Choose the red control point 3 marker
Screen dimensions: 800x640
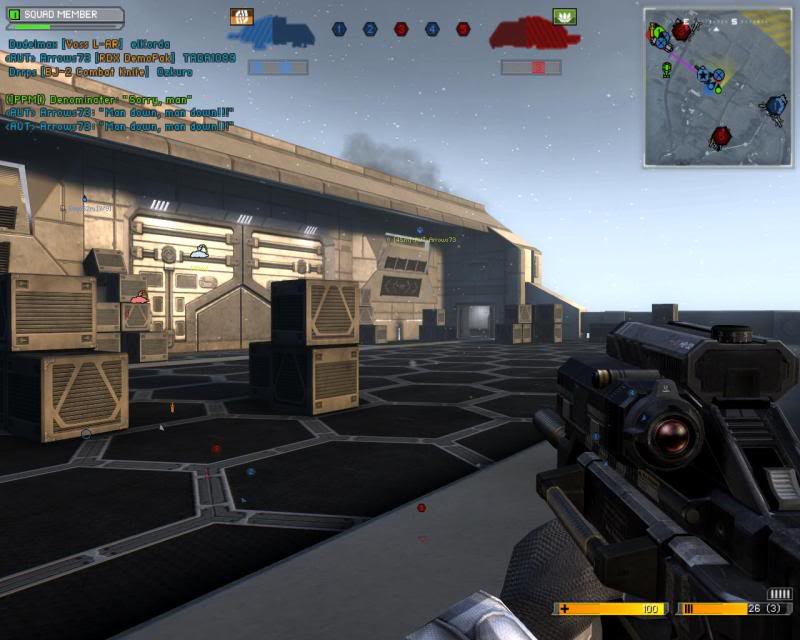(x=401, y=30)
